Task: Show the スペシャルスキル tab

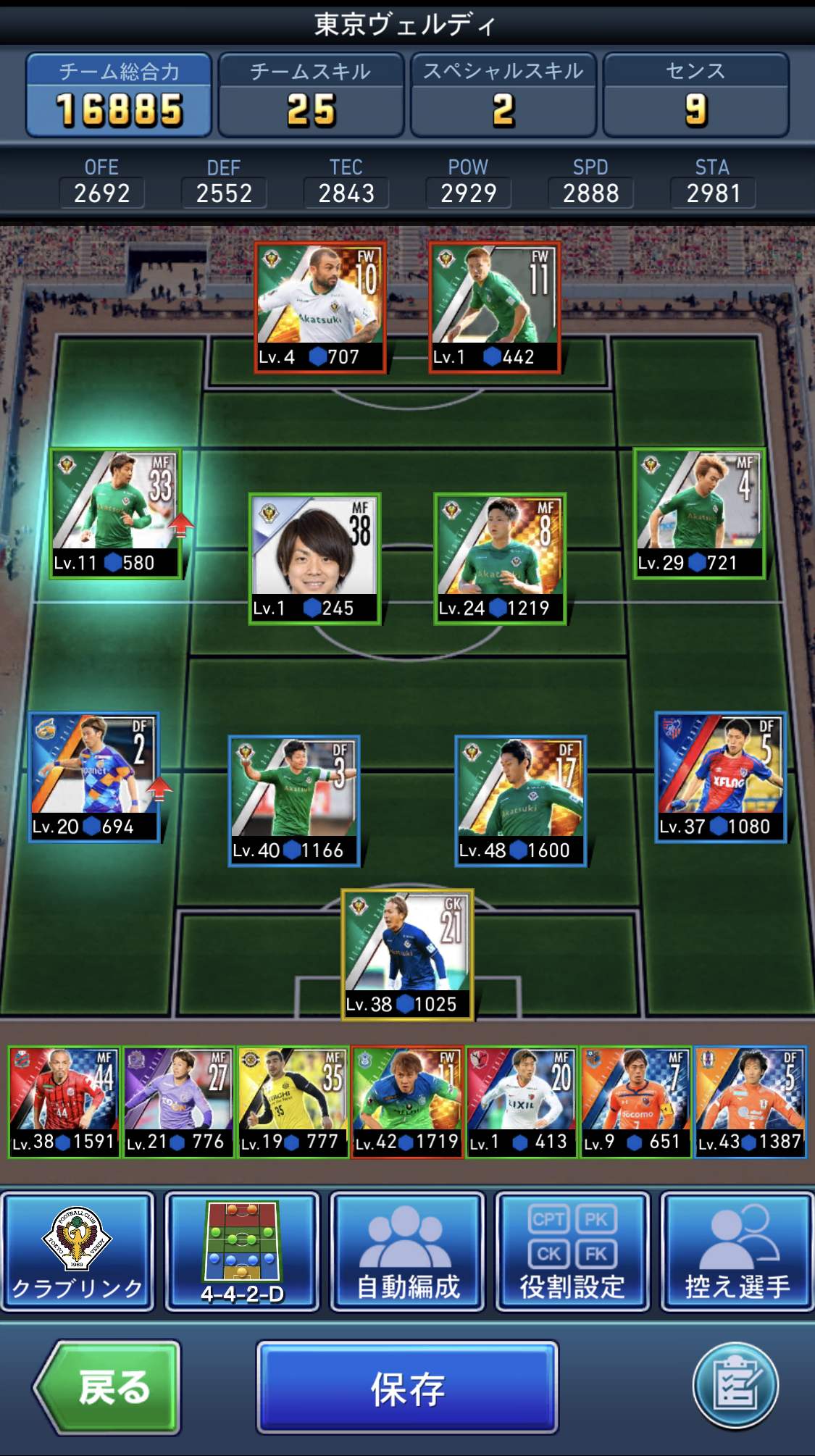Action: tap(503, 94)
